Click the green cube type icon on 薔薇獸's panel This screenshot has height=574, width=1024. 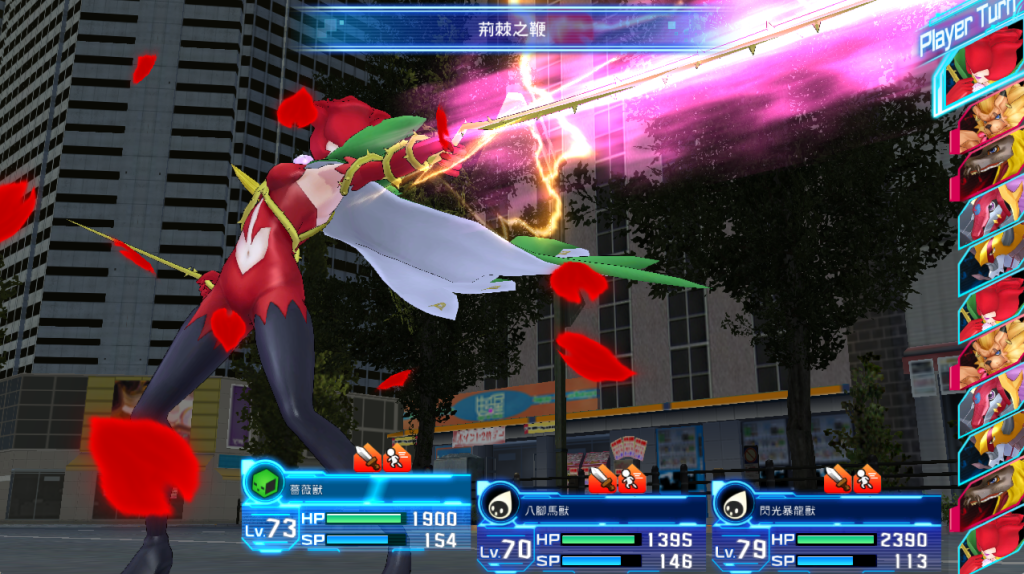(x=260, y=484)
